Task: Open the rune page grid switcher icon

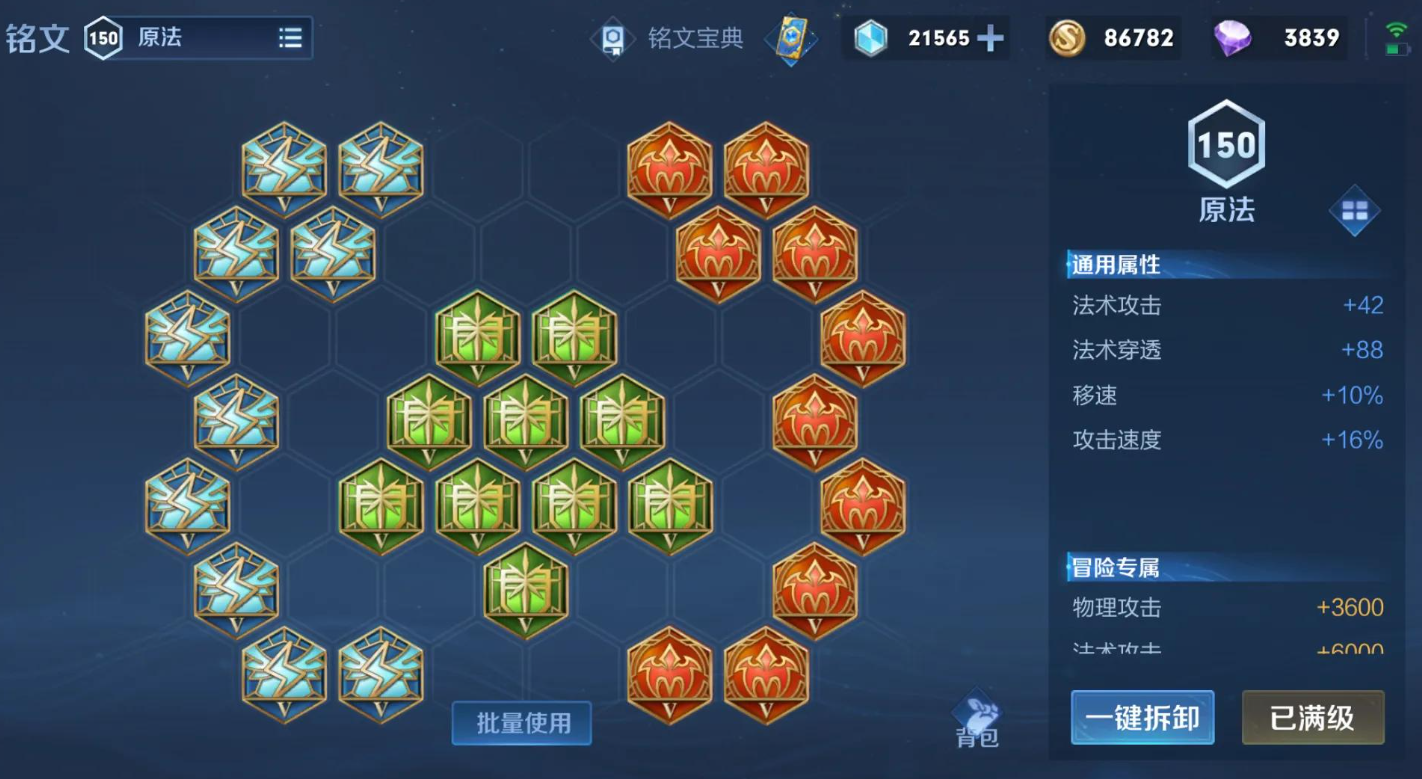Action: coord(1356,212)
